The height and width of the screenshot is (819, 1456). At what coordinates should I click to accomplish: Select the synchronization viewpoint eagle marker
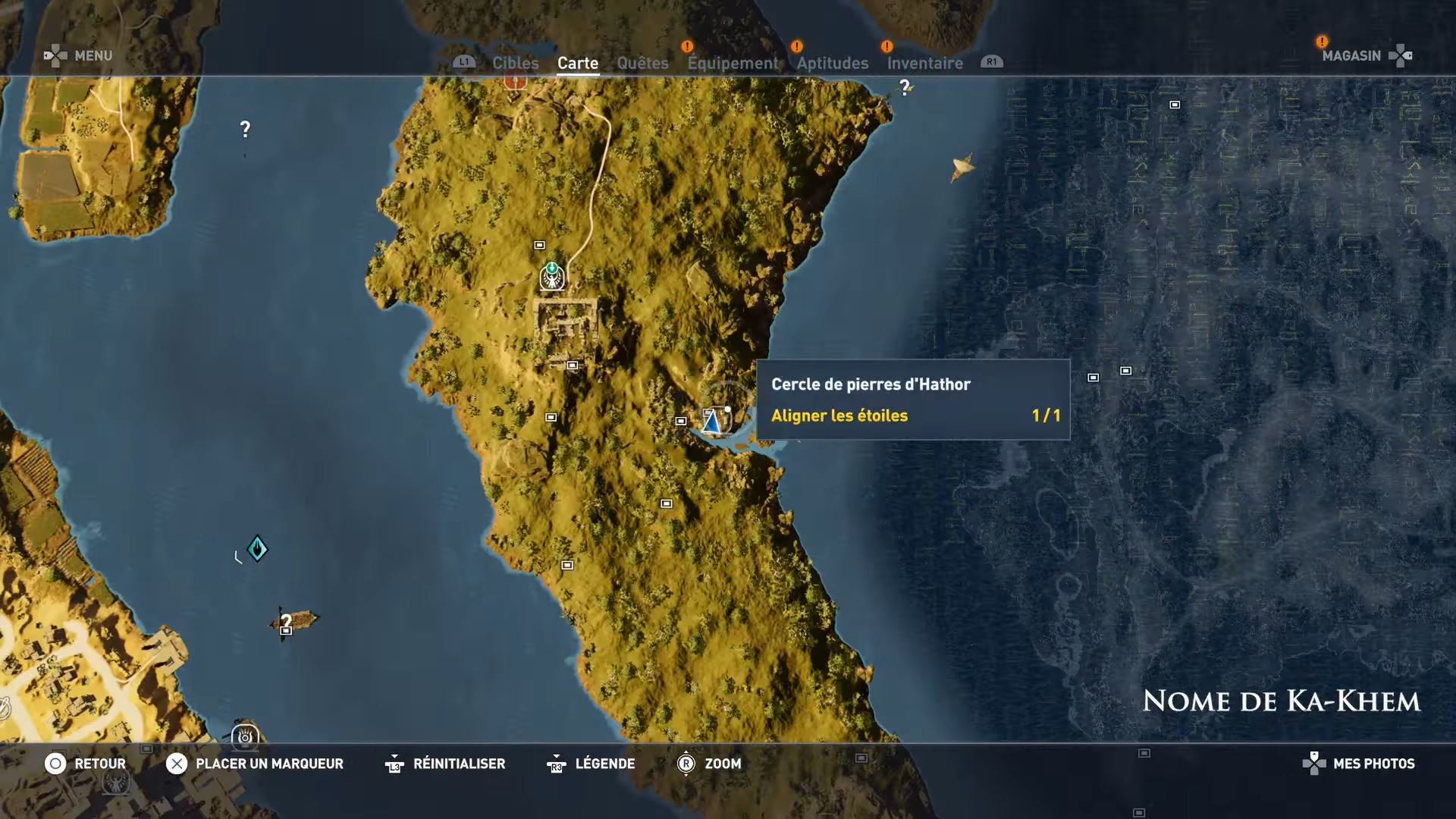(x=552, y=278)
